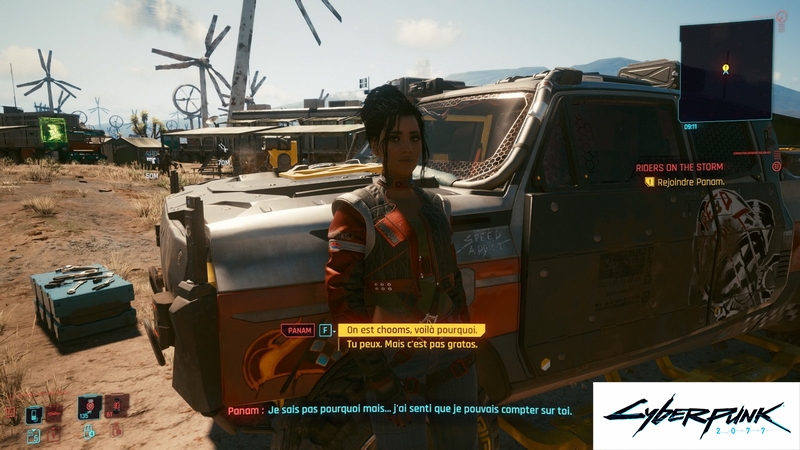Choose reply "On est chooms, voilà pourquoi."
The width and height of the screenshot is (800, 450).
pos(411,329)
